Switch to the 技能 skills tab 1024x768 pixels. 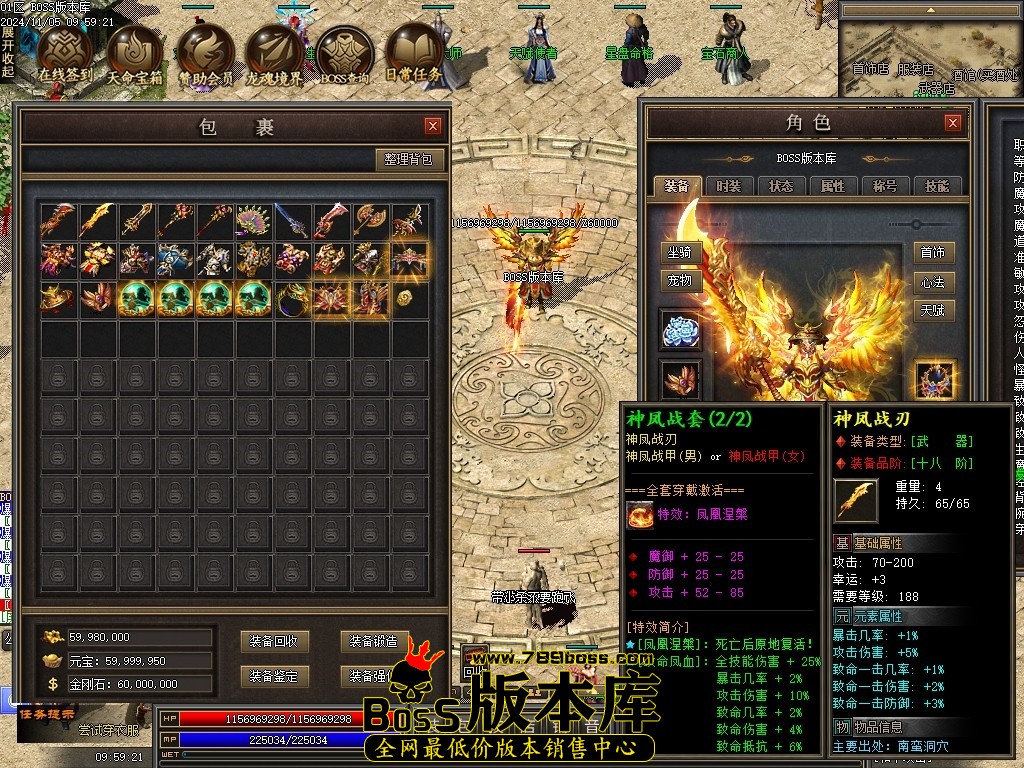[937, 187]
